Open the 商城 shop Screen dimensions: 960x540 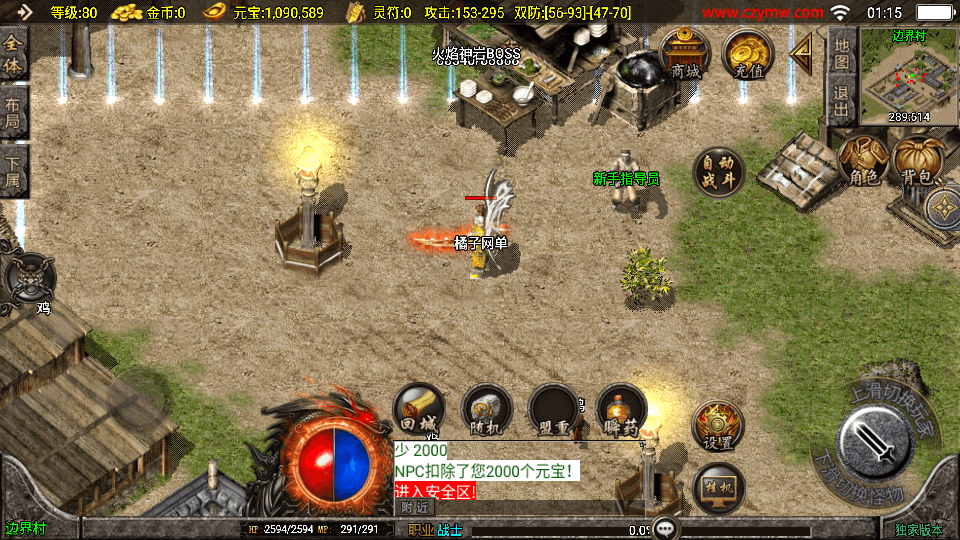[x=685, y=54]
